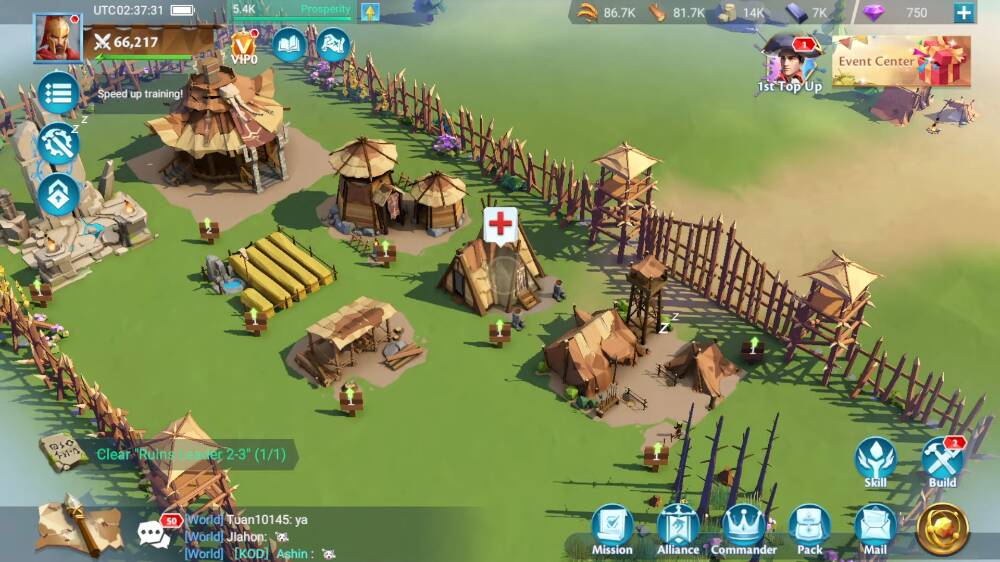
Task: Open the VIP0 badge
Action: coord(244,46)
